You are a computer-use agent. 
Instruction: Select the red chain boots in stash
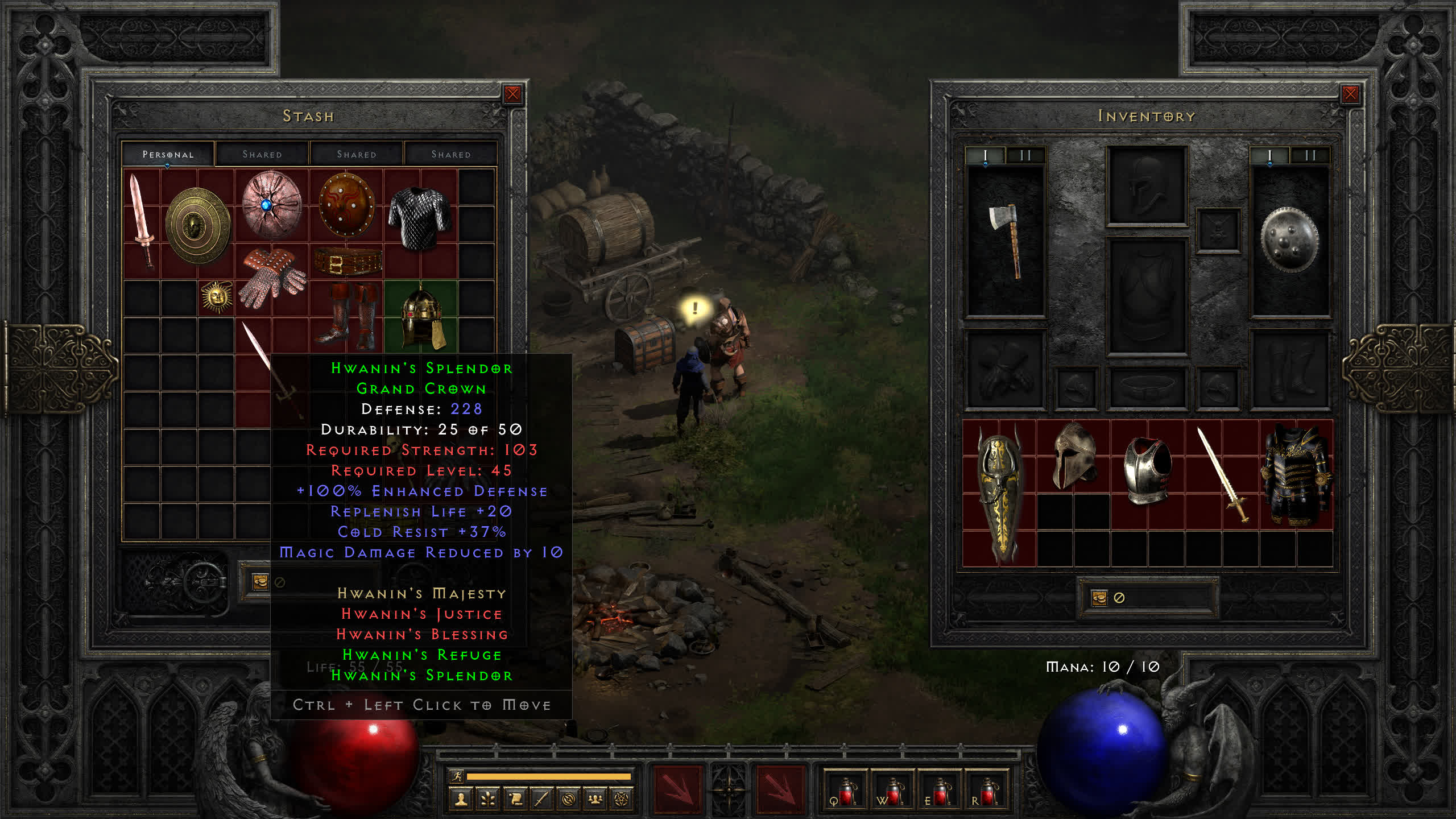pyautogui.click(x=348, y=316)
